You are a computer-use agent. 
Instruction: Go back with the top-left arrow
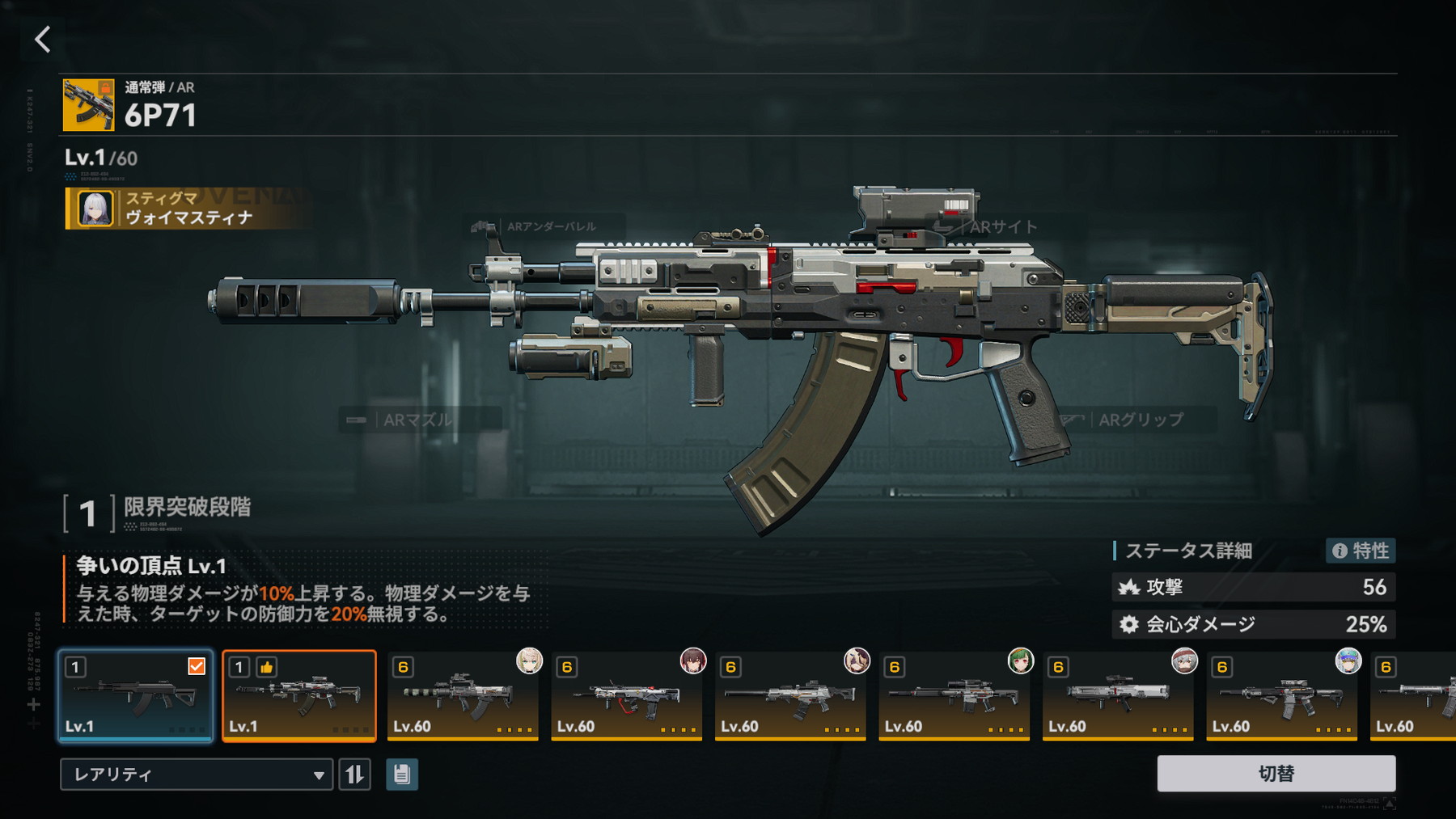pyautogui.click(x=42, y=39)
